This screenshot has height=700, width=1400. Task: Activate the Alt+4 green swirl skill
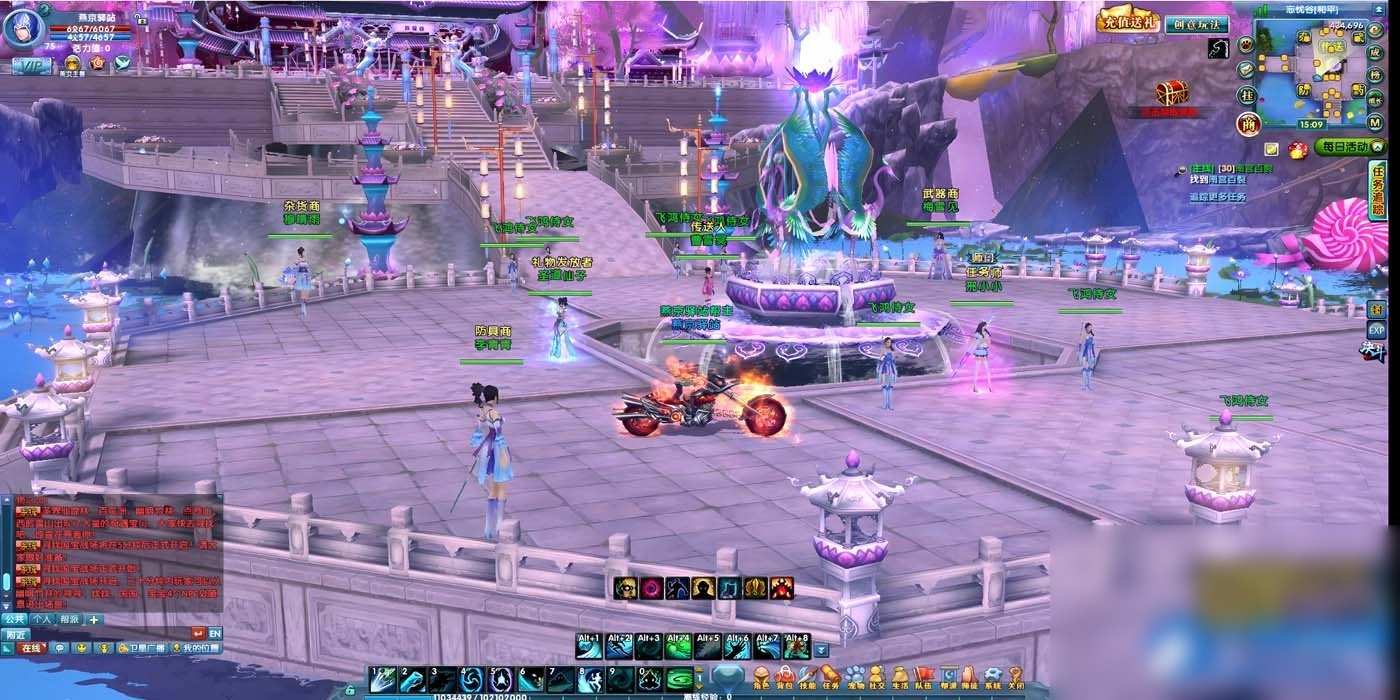(679, 649)
